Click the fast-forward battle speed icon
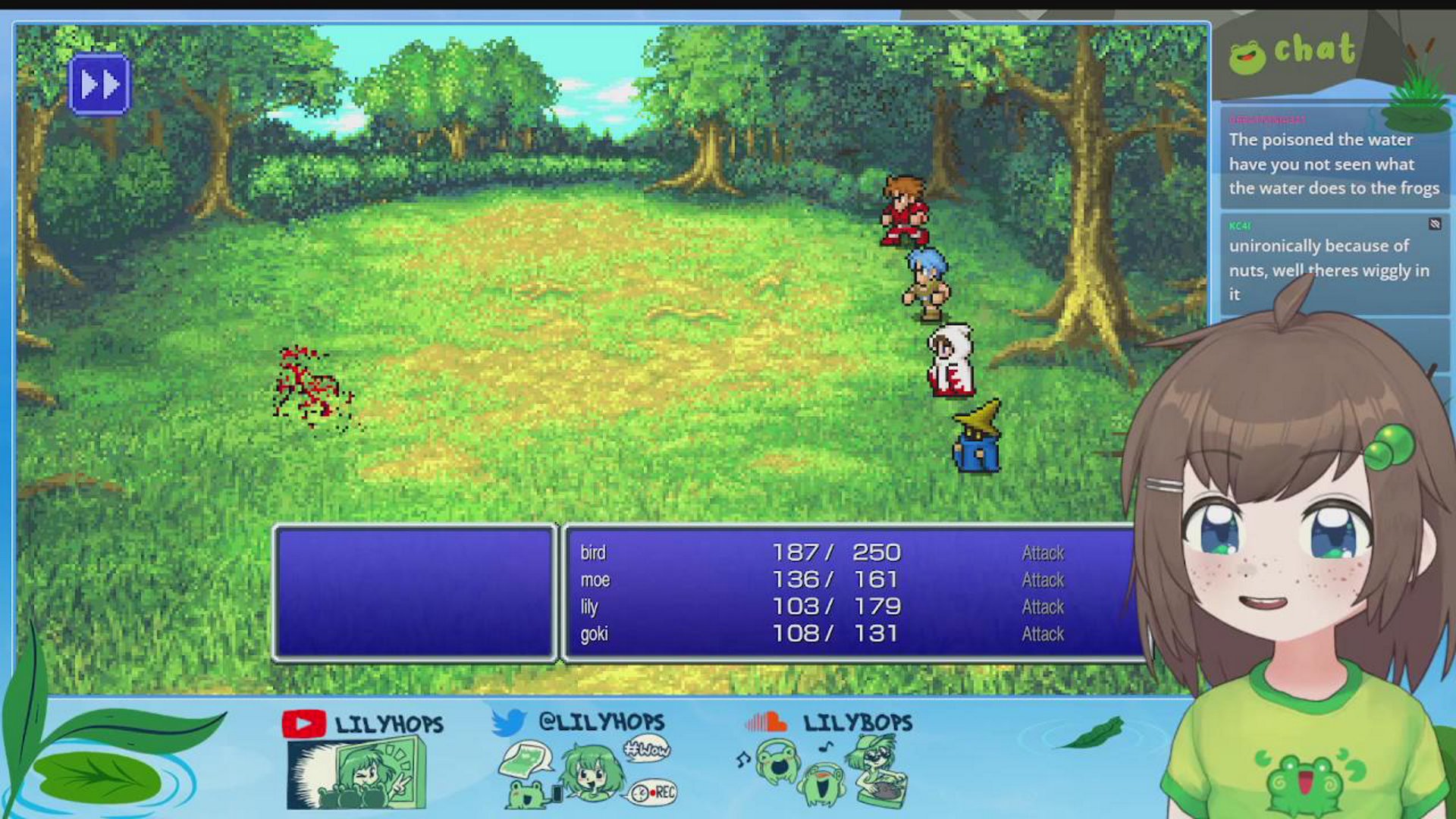 pos(99,83)
